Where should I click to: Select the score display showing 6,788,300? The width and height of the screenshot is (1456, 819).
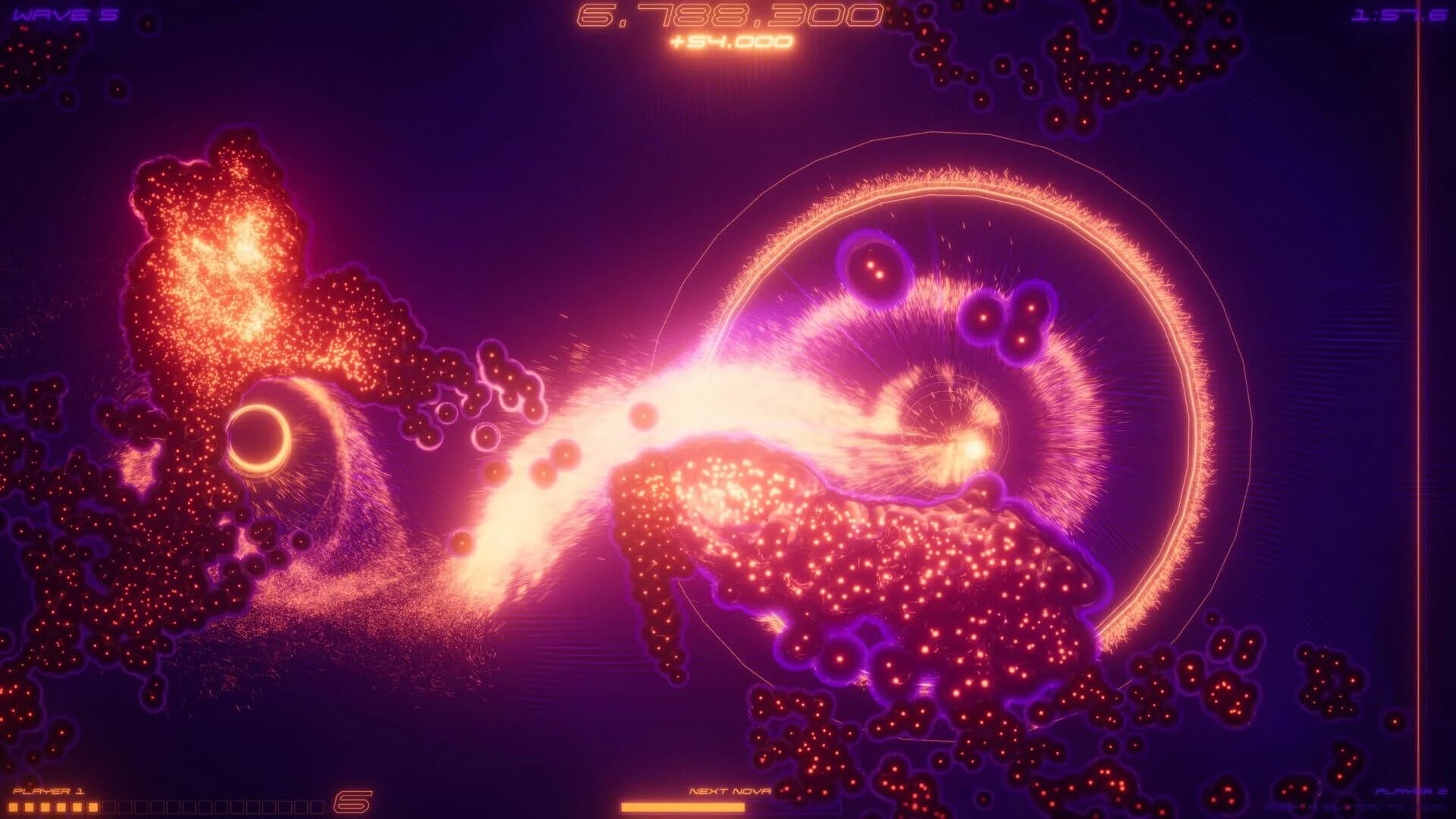(x=728, y=14)
